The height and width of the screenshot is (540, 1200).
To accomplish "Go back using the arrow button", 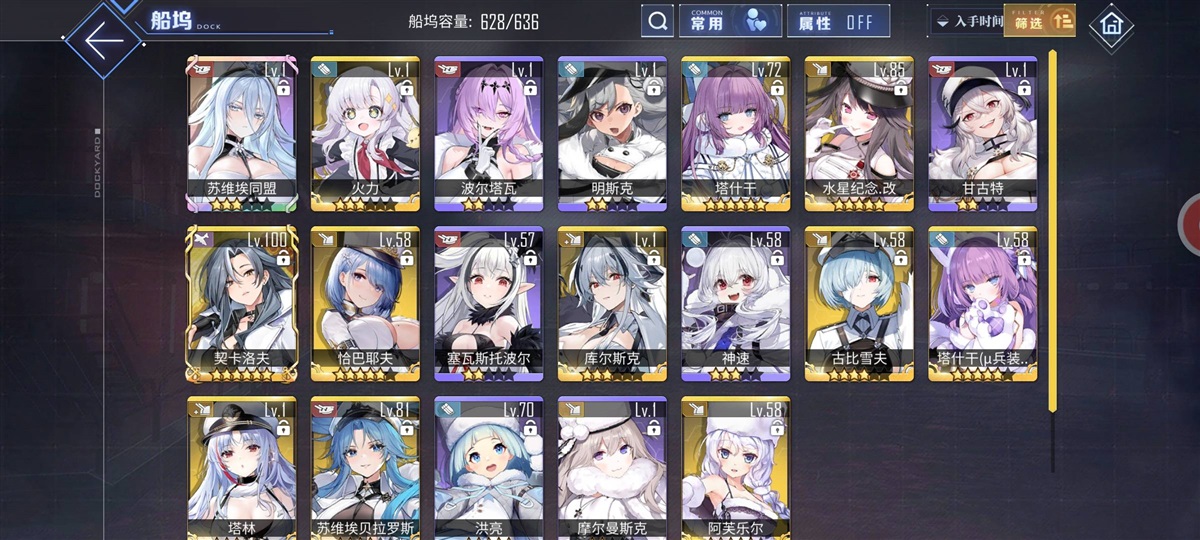I will coord(104,40).
